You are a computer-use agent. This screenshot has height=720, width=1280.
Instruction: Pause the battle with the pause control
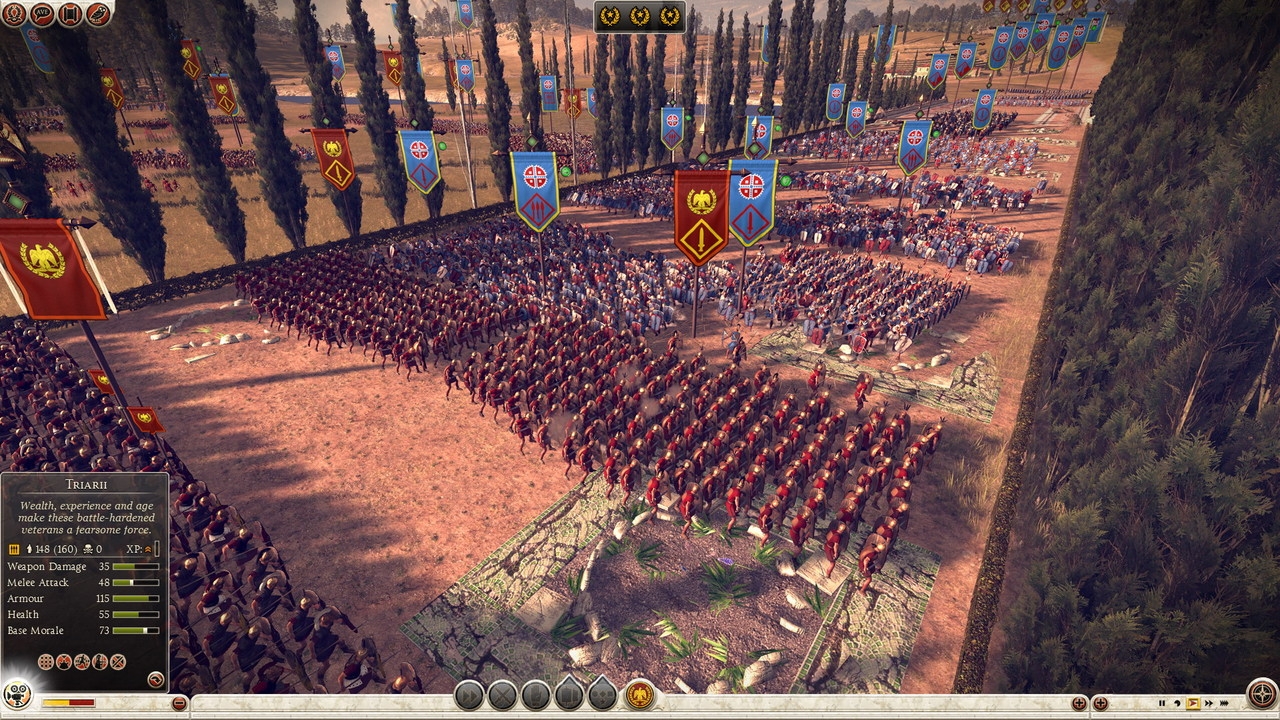(x=1162, y=703)
